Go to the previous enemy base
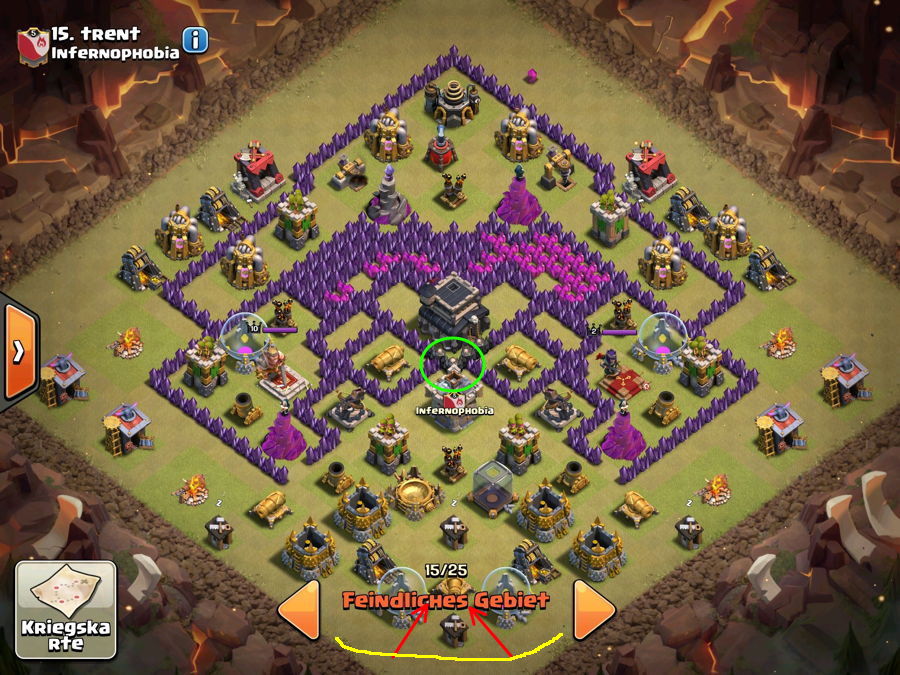This screenshot has height=675, width=900. 298,609
